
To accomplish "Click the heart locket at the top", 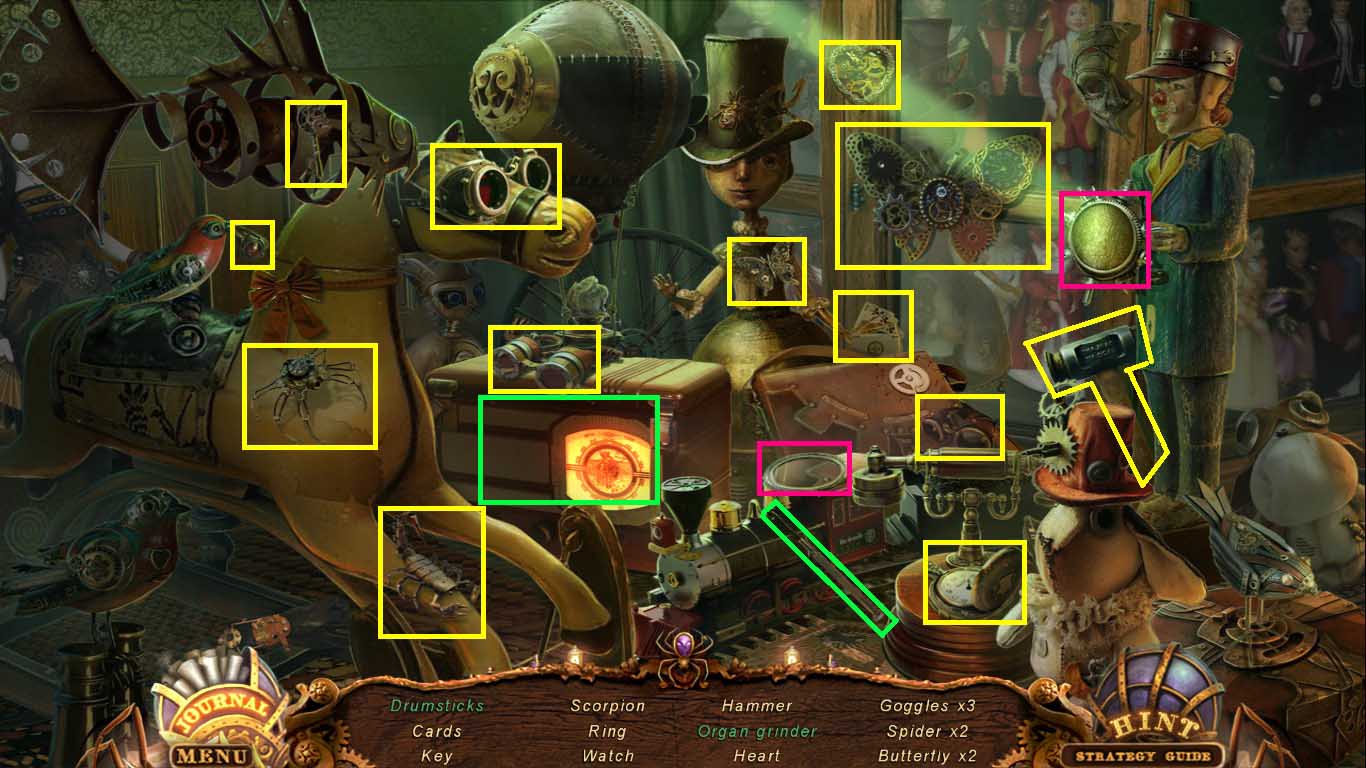I will 861,72.
